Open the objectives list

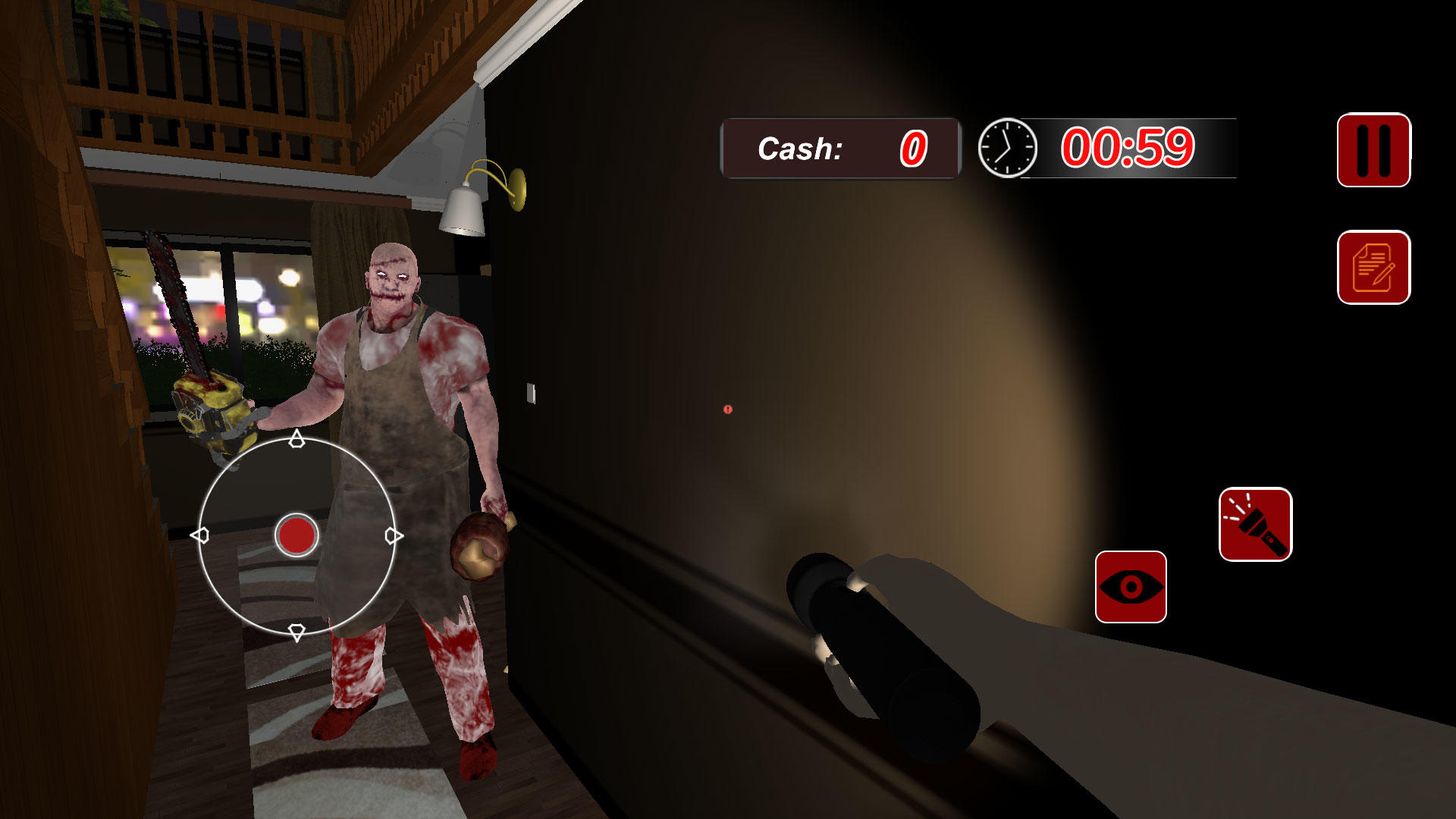click(x=1374, y=267)
